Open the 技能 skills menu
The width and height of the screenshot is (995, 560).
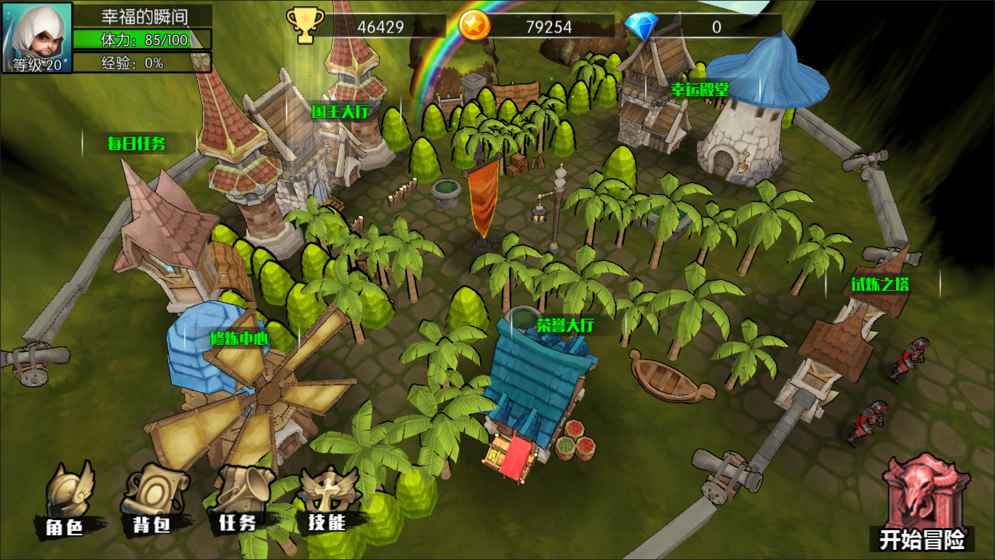(x=326, y=500)
